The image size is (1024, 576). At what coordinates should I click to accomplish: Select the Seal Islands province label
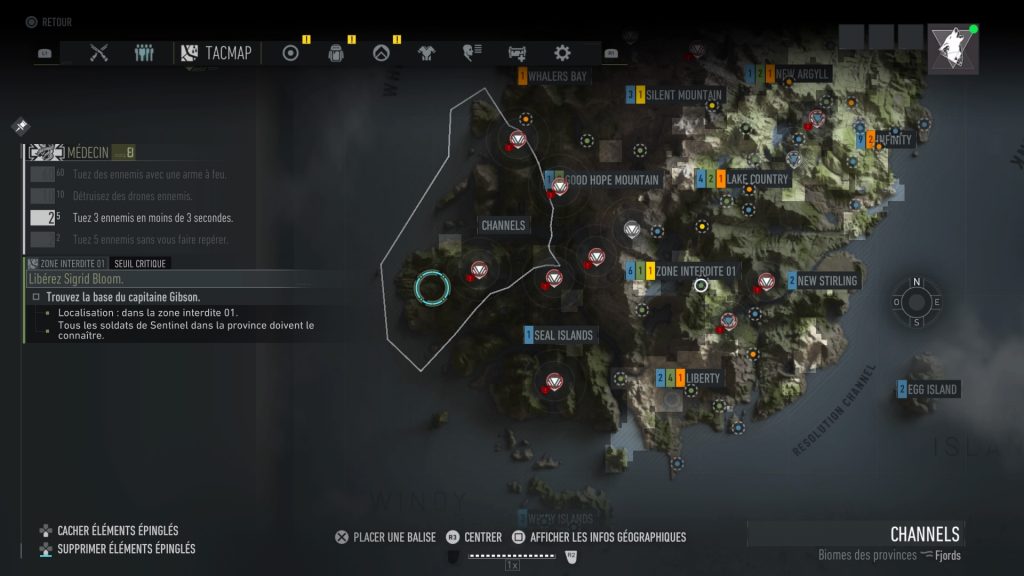pyautogui.click(x=563, y=335)
